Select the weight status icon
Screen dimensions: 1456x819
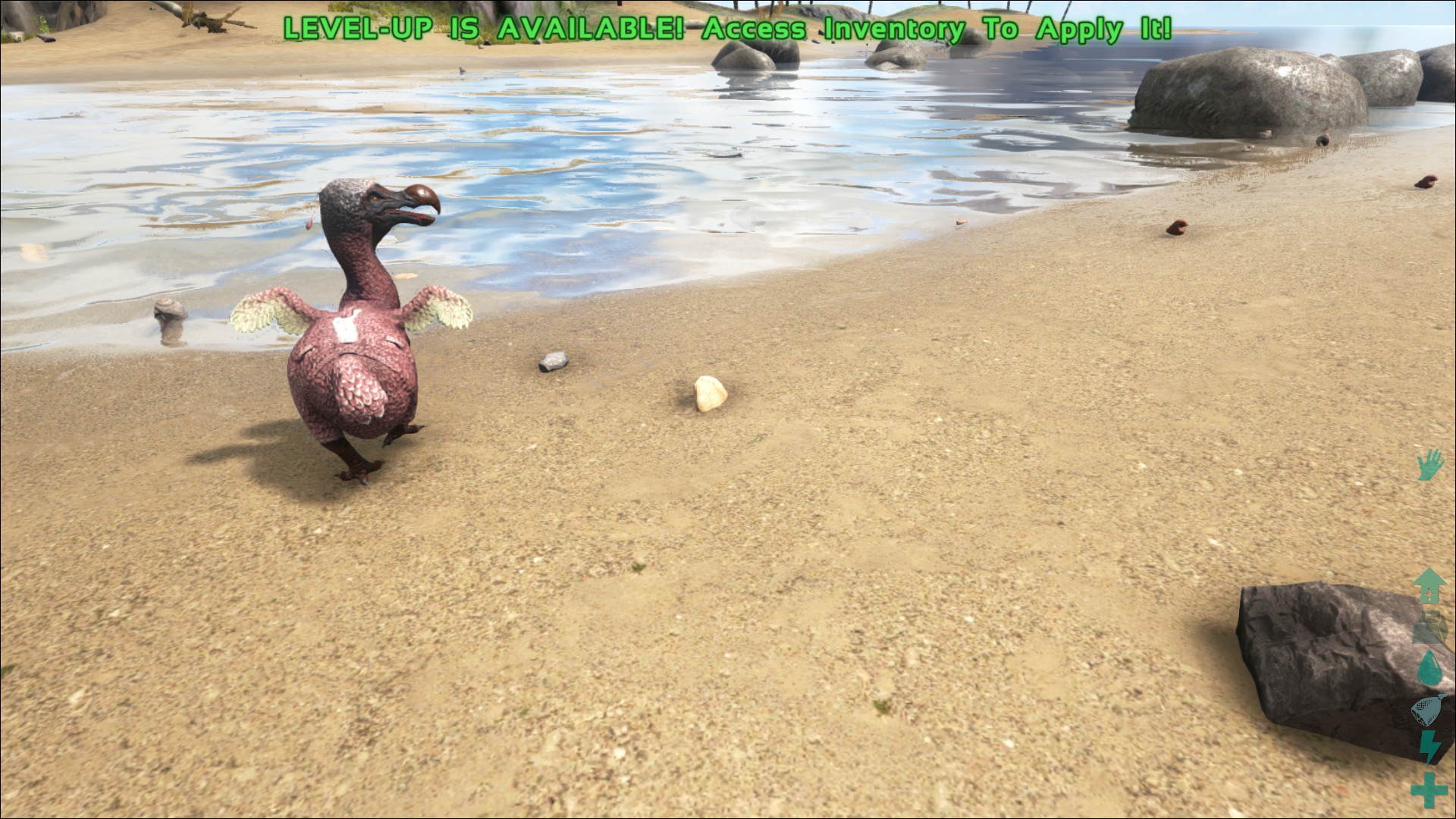click(1429, 627)
